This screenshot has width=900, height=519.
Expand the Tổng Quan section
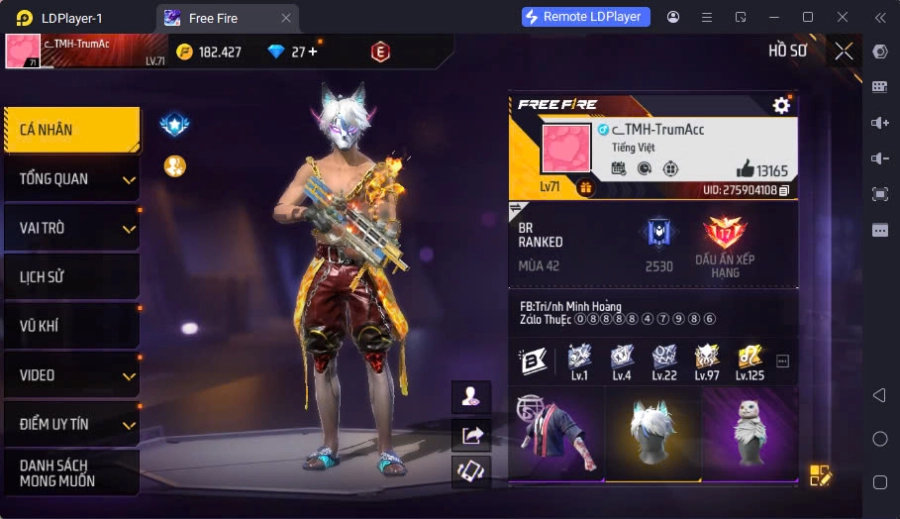point(71,179)
